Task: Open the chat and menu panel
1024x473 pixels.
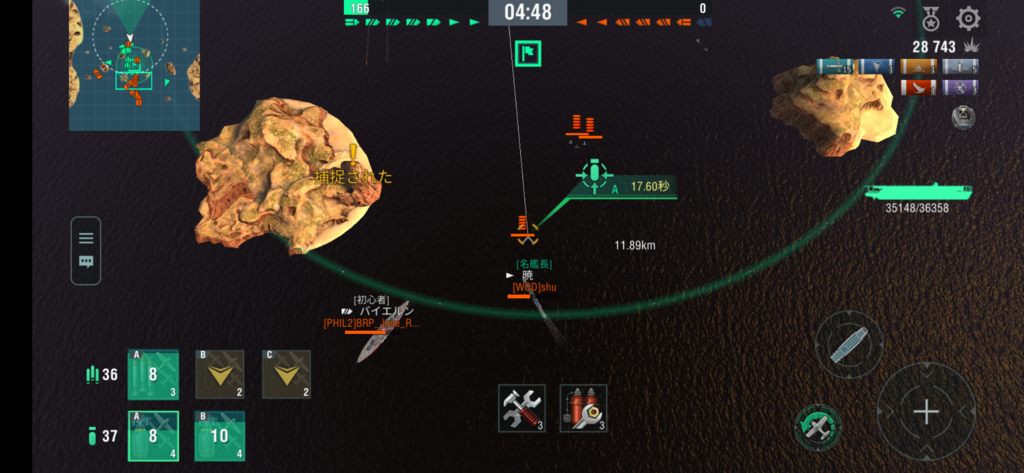Action: (x=86, y=250)
